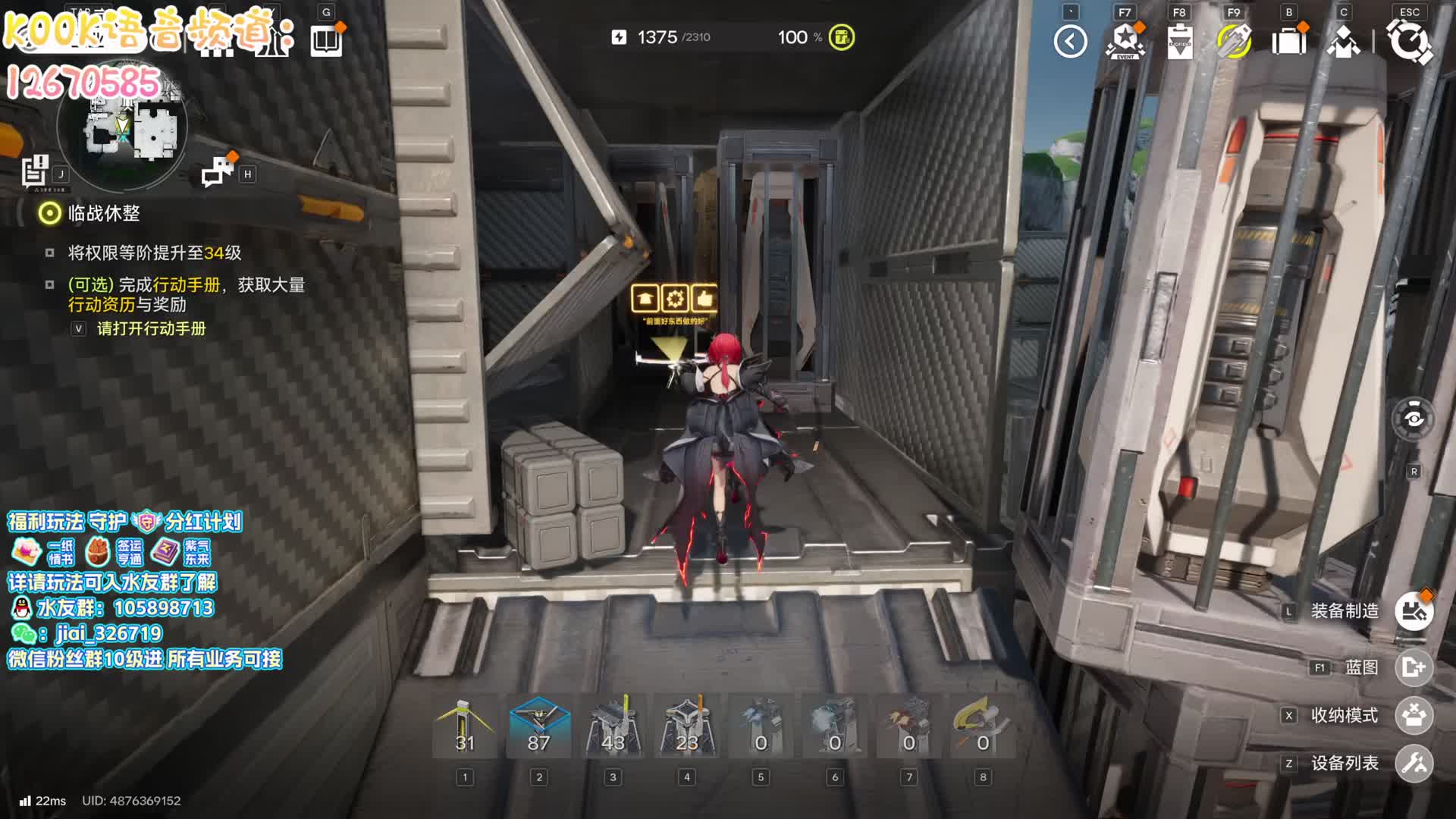Select the highlighted hotbar slot with 87
The image size is (1456, 819).
538,728
